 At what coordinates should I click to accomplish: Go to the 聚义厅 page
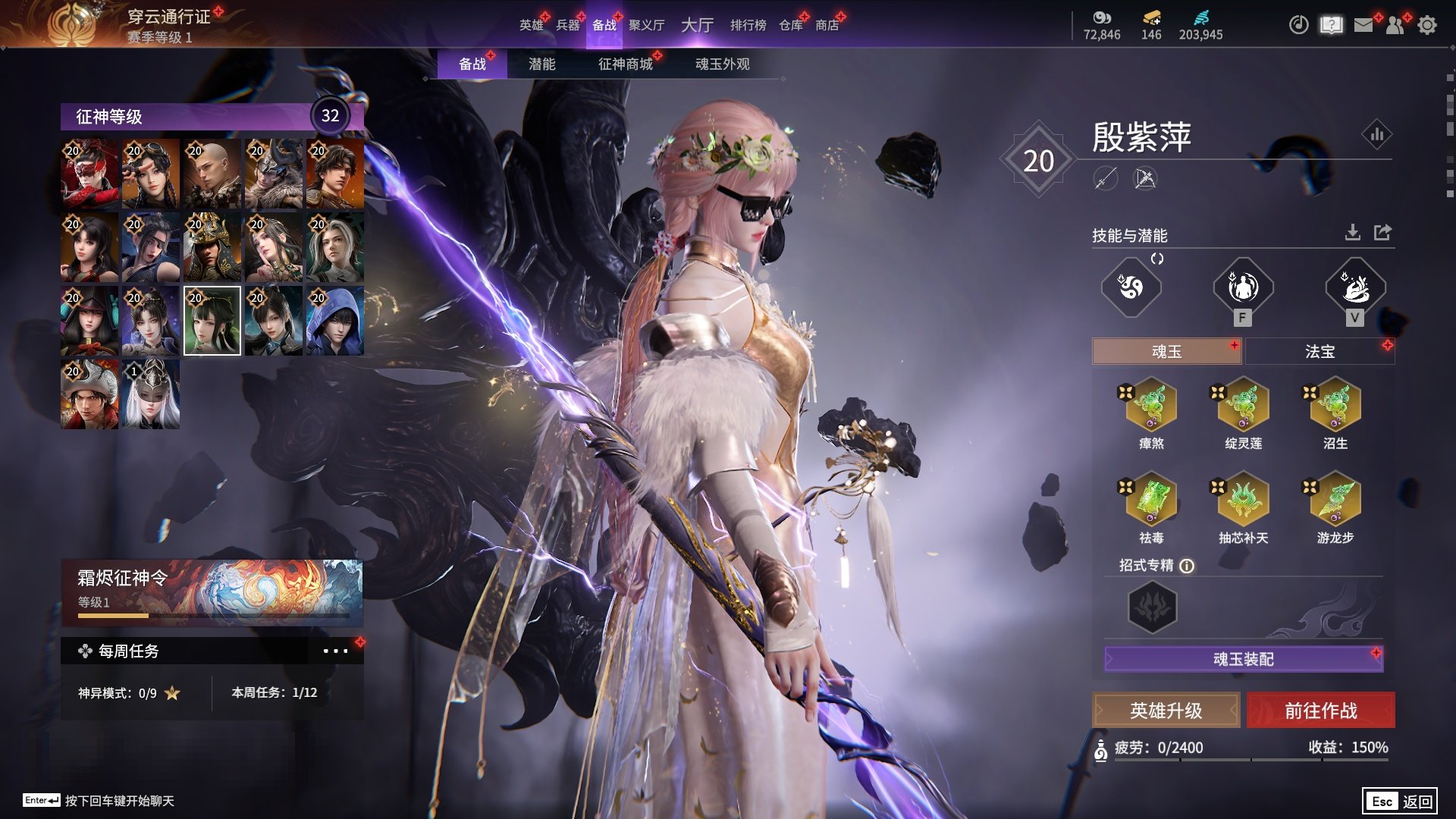646,25
